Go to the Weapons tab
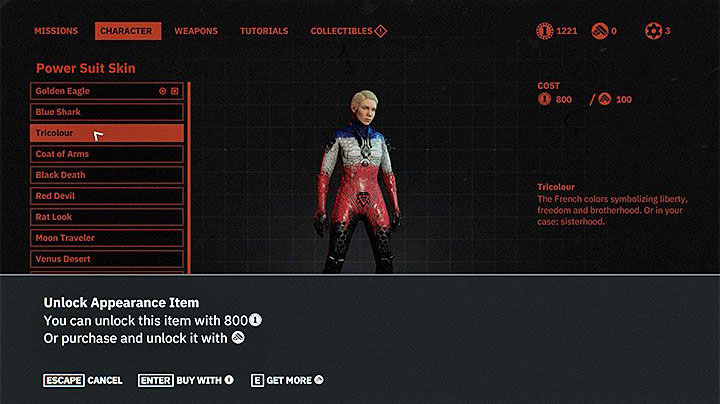This screenshot has width=720, height=404. point(196,31)
